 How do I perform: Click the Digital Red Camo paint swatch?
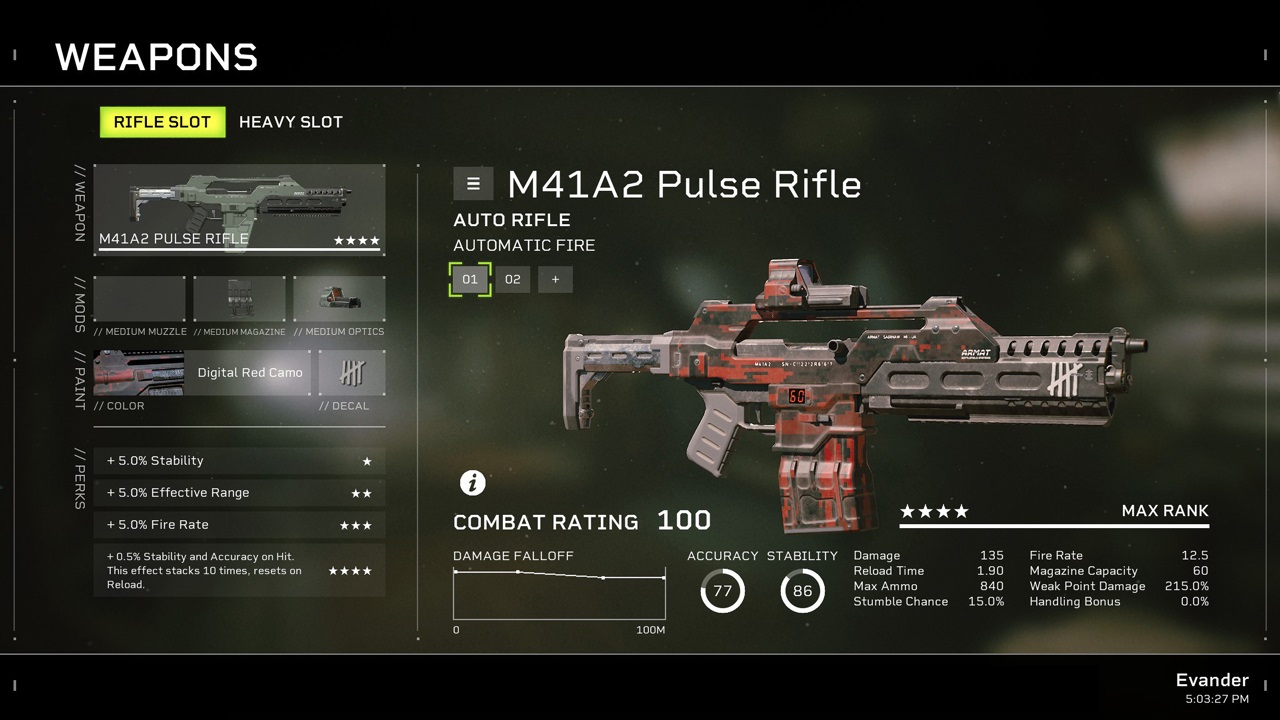(250, 372)
